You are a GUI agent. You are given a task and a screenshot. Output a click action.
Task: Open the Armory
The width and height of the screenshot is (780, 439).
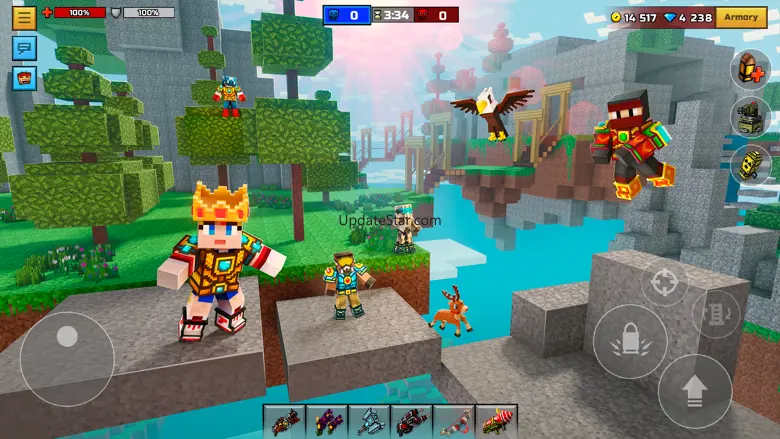tap(741, 17)
